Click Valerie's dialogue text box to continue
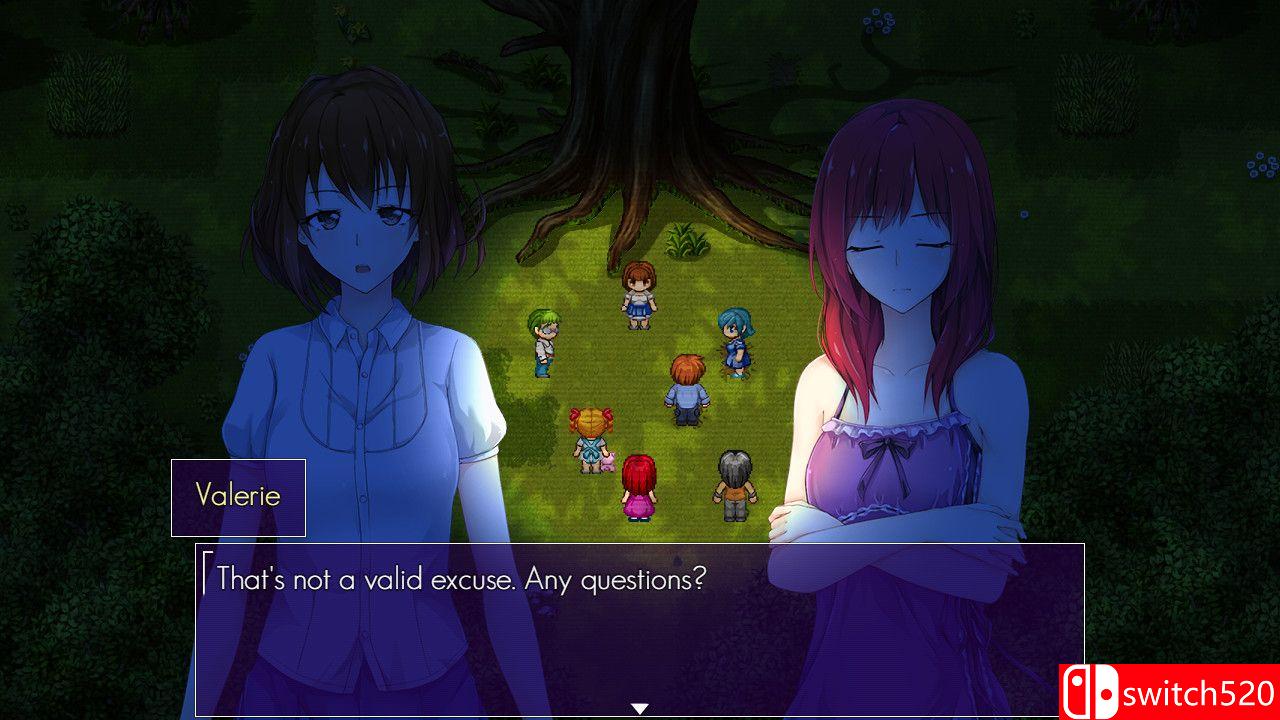This screenshot has height=720, width=1280. click(x=639, y=629)
